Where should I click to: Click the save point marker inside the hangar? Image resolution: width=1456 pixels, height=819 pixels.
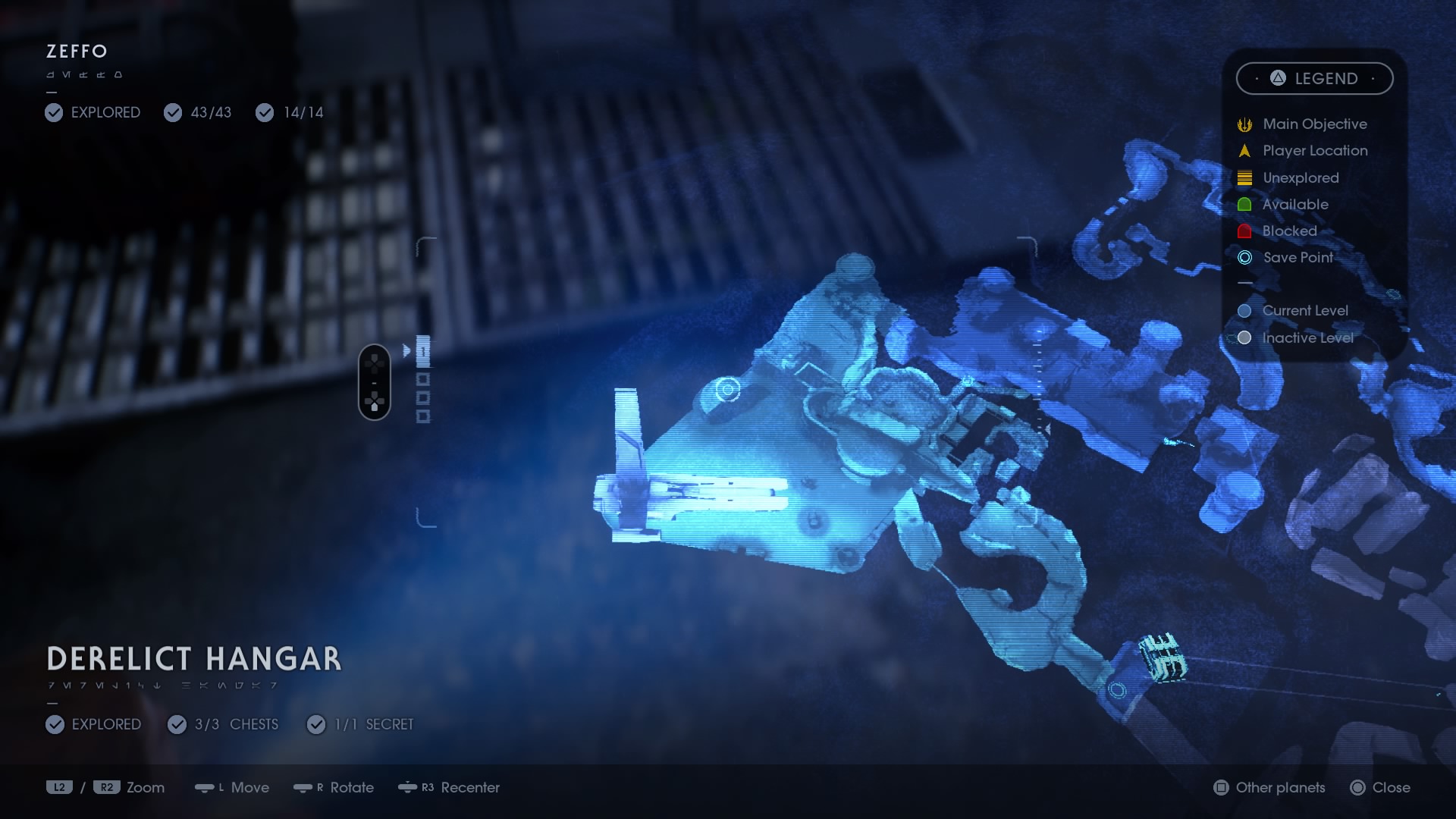click(727, 390)
